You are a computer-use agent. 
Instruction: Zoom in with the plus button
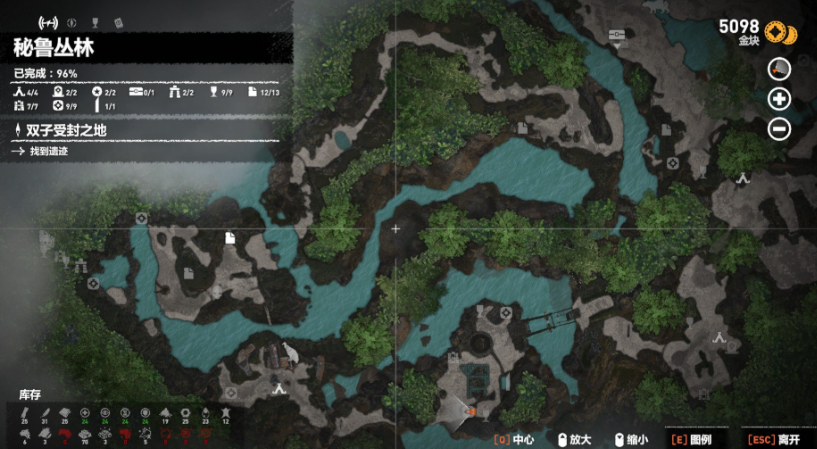tap(779, 99)
